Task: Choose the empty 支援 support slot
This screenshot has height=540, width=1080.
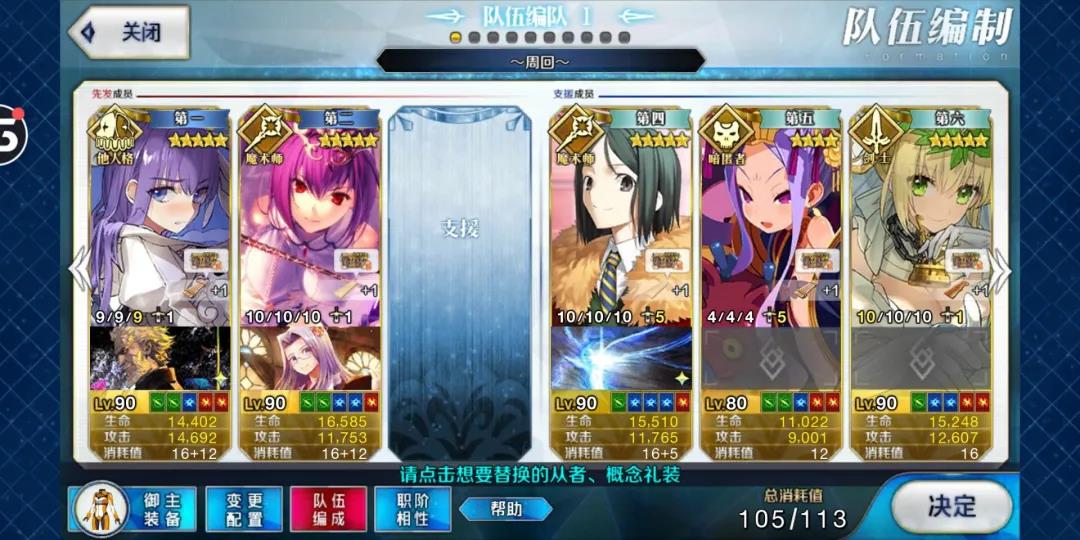Action: (x=460, y=280)
